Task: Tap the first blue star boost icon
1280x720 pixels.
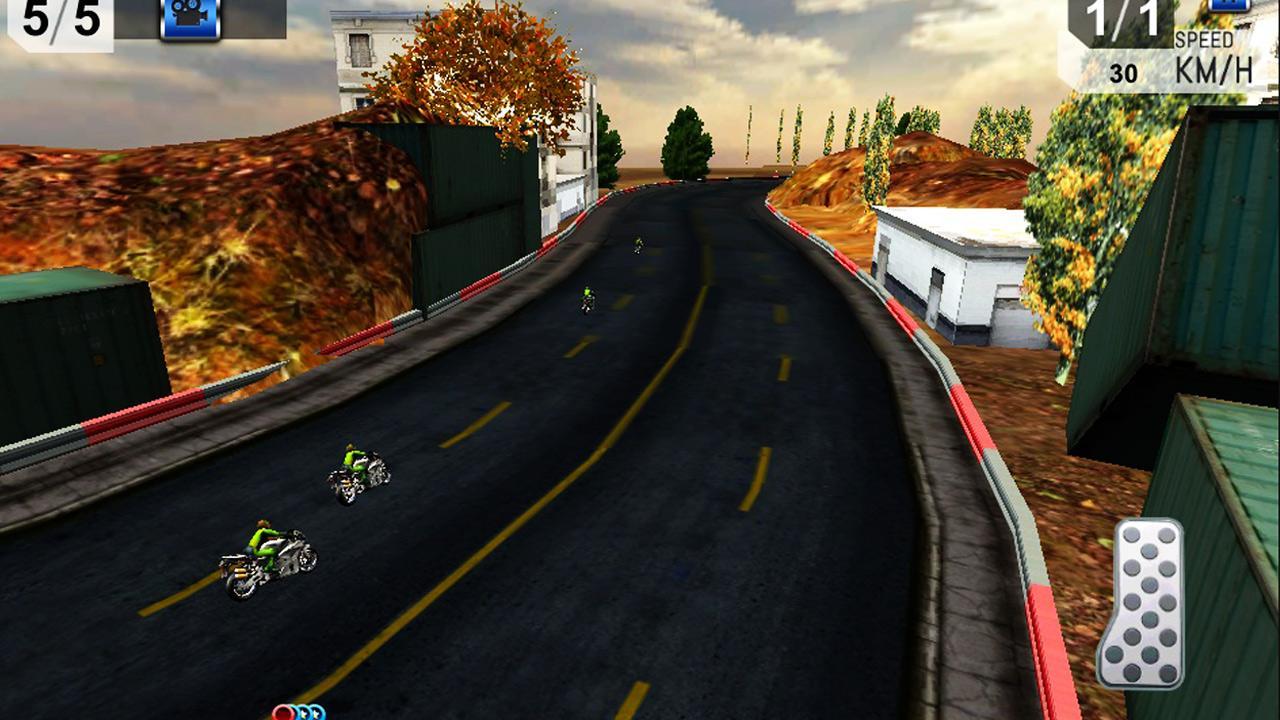Action: click(303, 714)
